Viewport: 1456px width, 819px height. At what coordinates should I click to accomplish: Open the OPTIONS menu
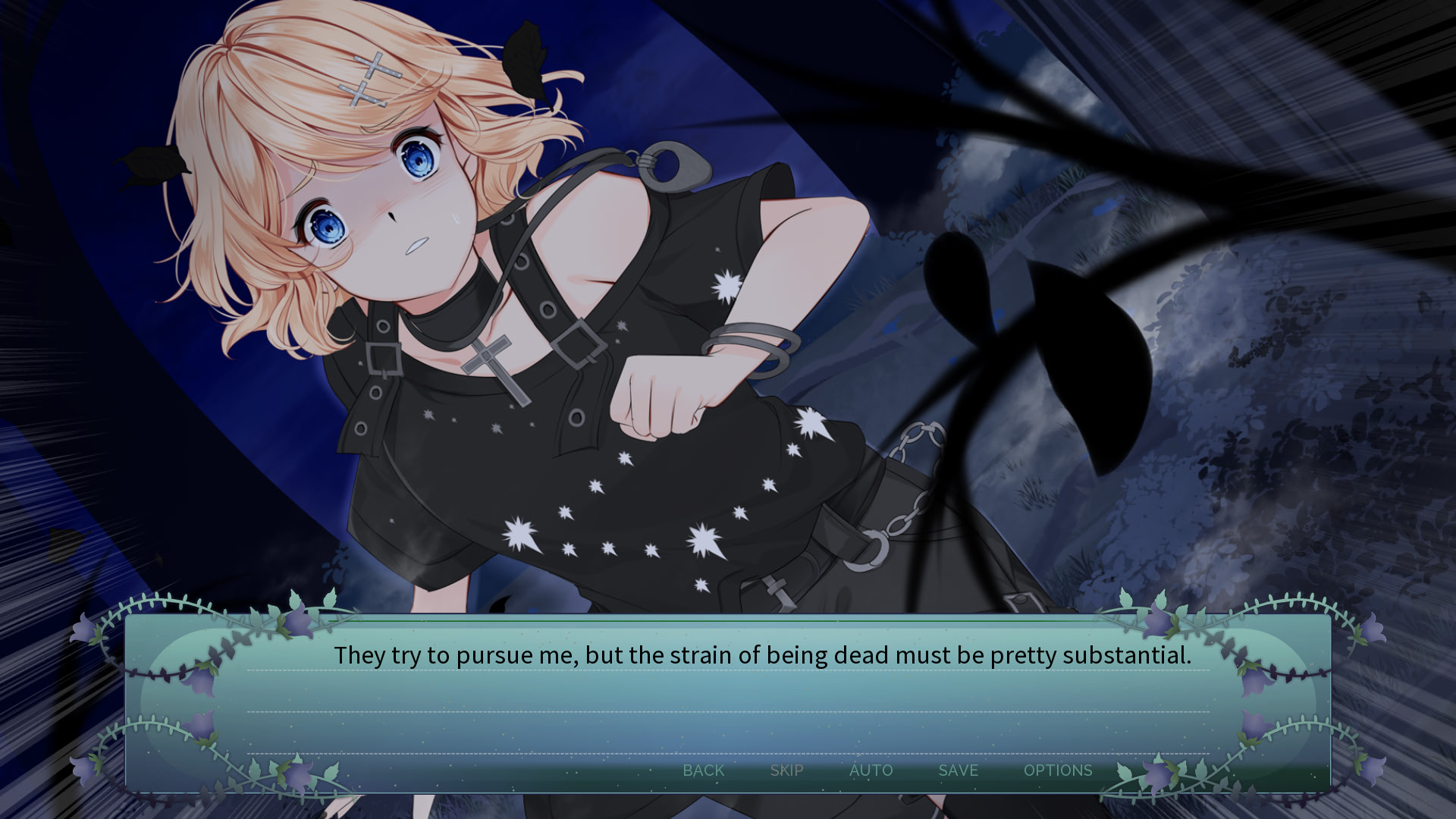(x=1057, y=770)
